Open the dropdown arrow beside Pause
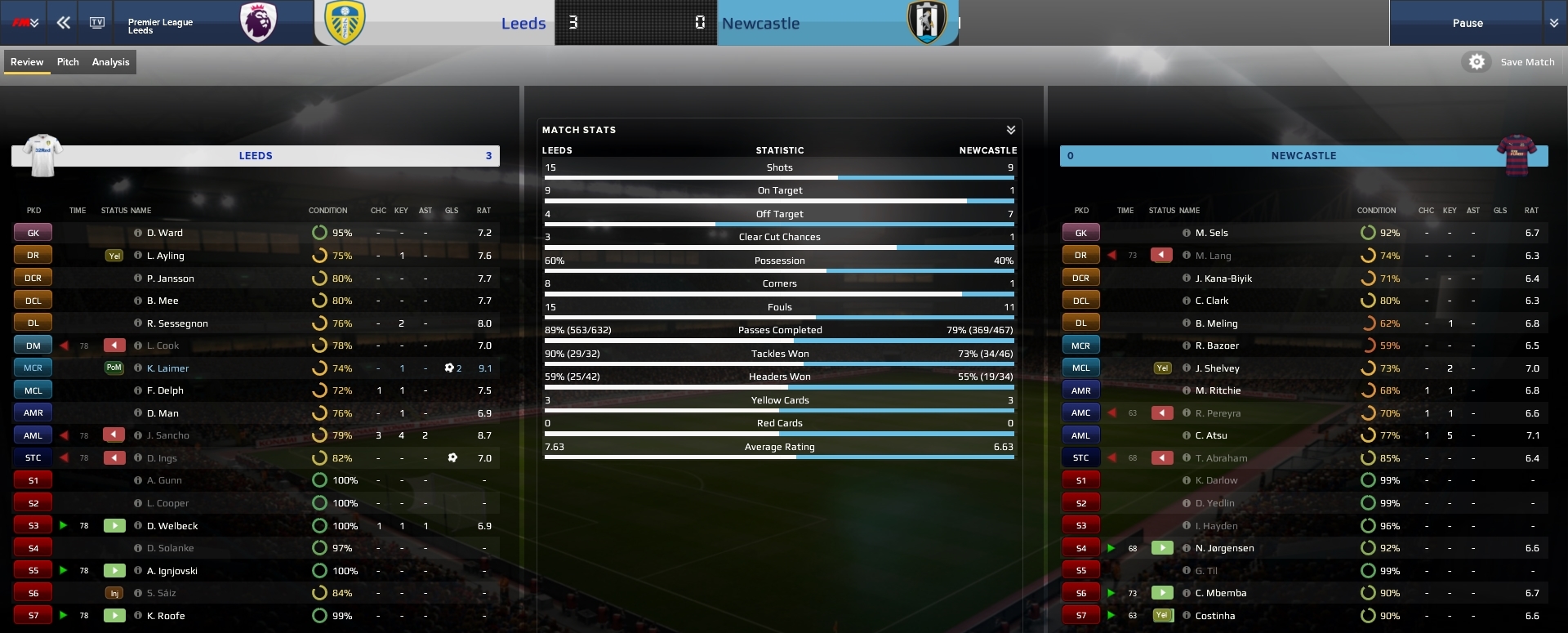 click(1553, 23)
